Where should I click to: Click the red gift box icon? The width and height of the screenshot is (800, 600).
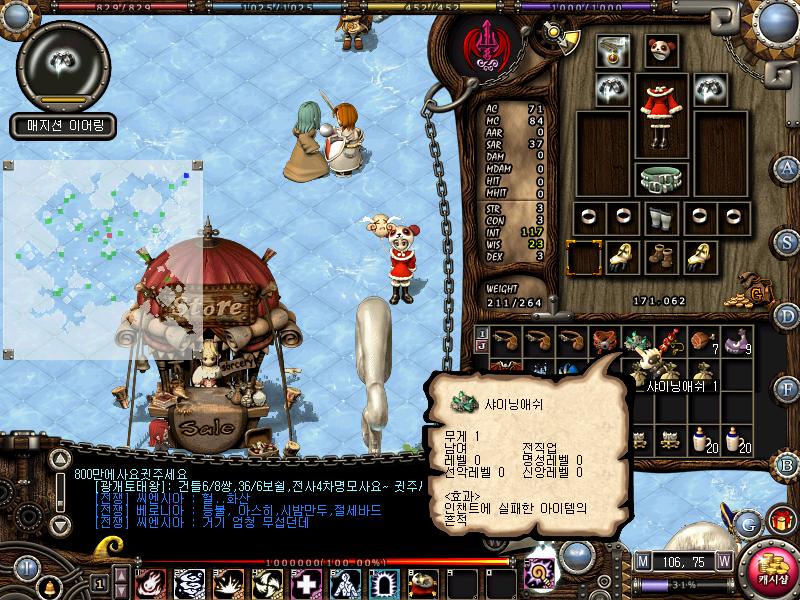pos(780,520)
